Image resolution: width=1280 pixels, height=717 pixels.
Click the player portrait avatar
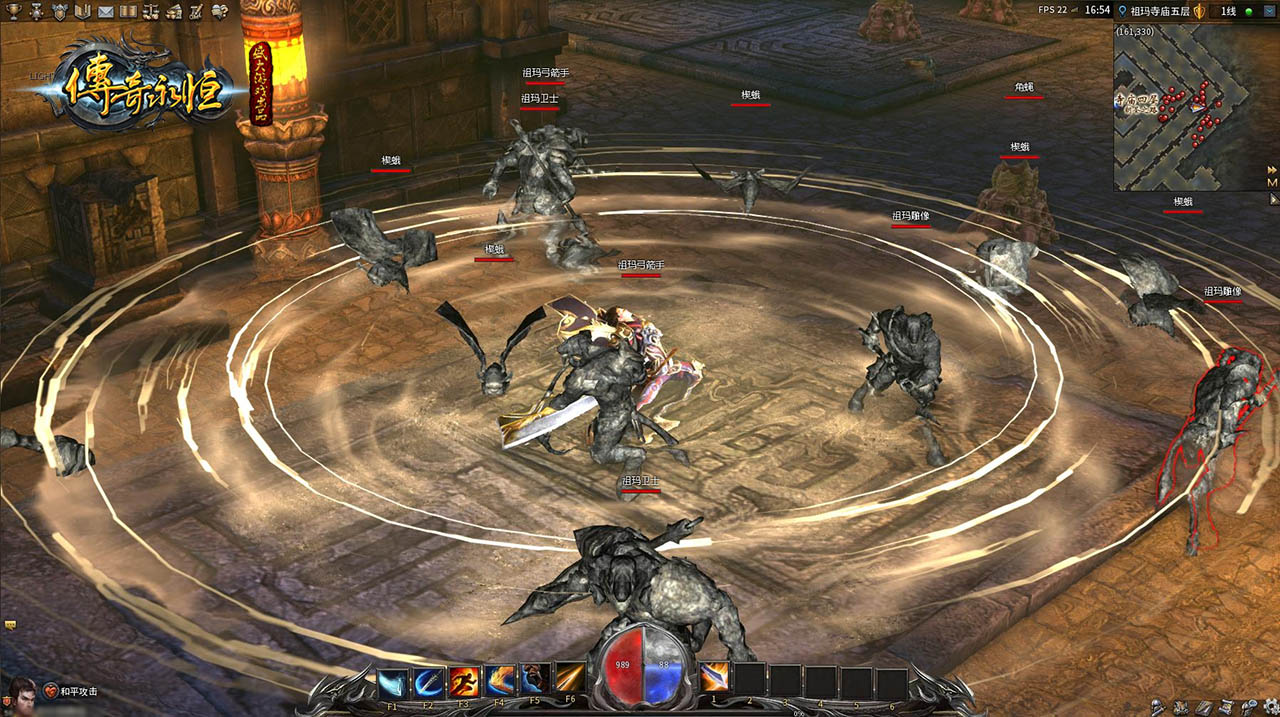coord(22,693)
